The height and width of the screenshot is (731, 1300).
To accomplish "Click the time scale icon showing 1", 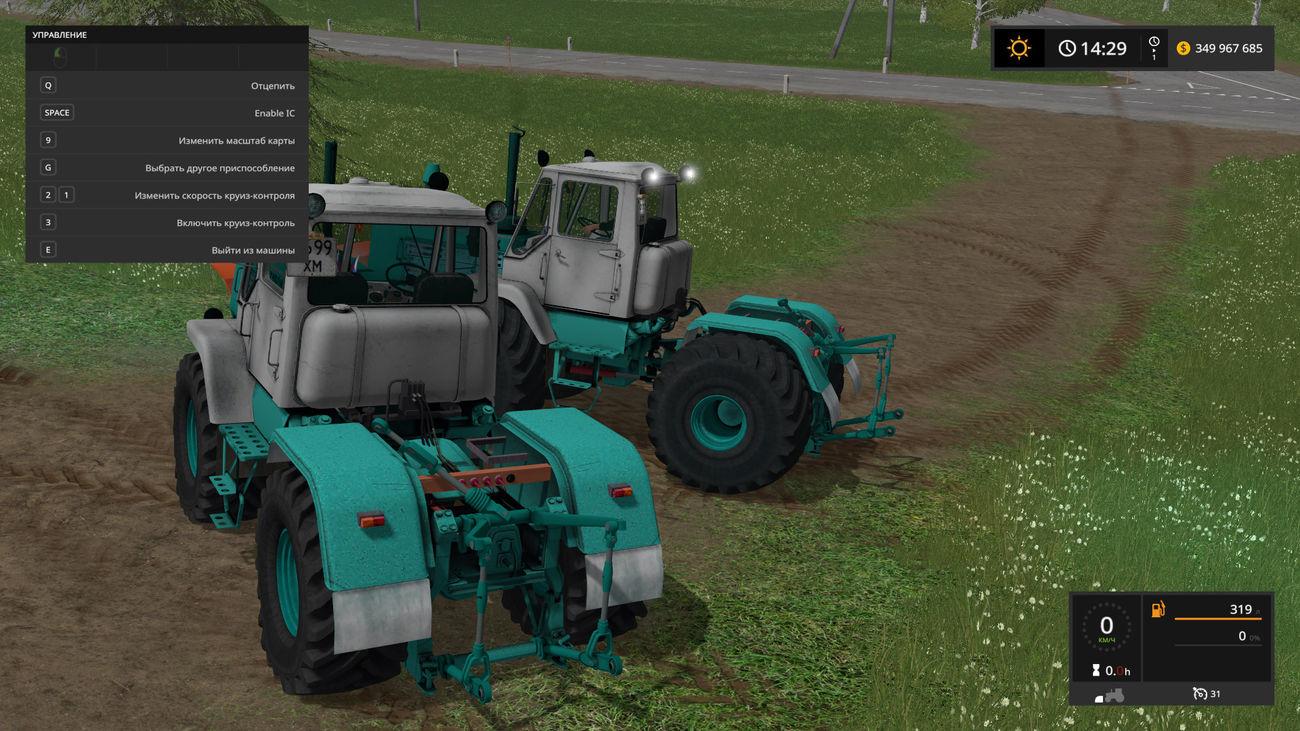I will tap(1153, 47).
